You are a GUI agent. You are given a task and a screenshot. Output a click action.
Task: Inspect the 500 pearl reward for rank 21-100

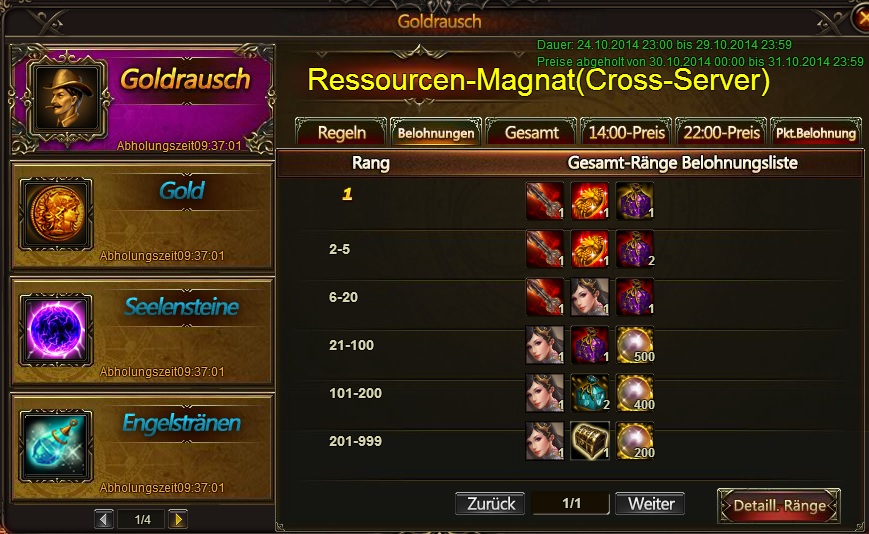(x=634, y=345)
